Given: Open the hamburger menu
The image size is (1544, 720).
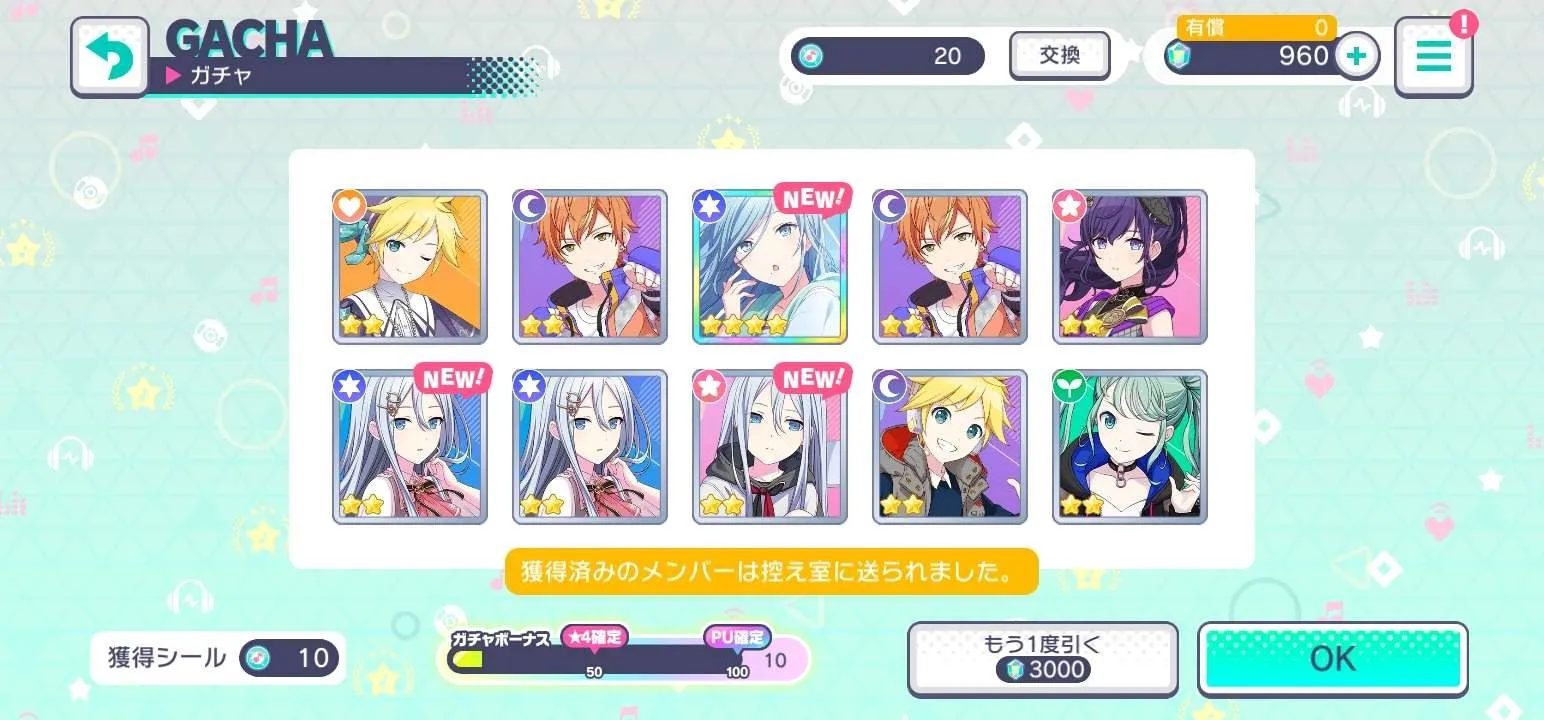Looking at the screenshot, I should coord(1433,57).
